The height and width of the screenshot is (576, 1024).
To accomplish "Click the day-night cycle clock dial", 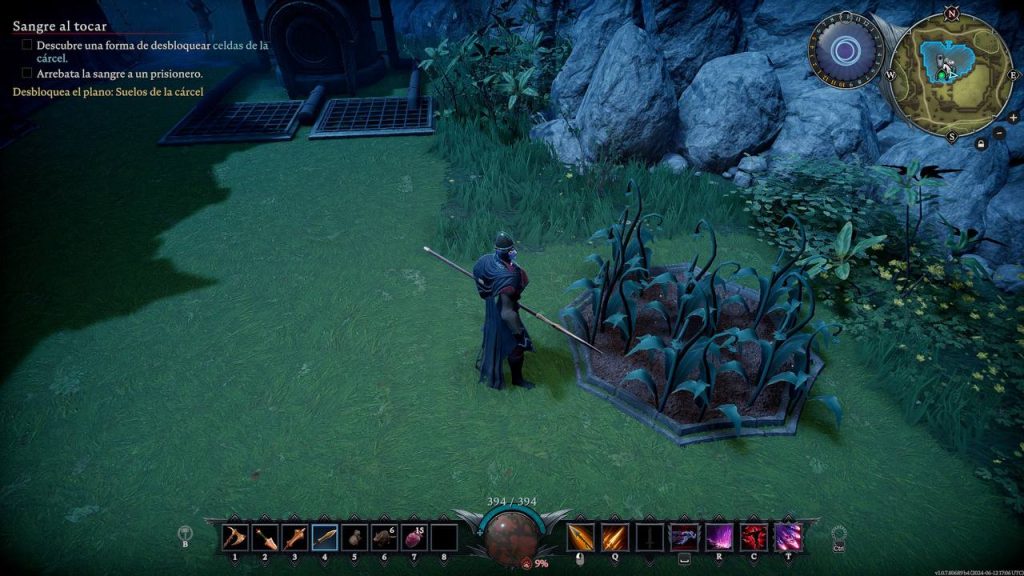I will pyautogui.click(x=845, y=48).
